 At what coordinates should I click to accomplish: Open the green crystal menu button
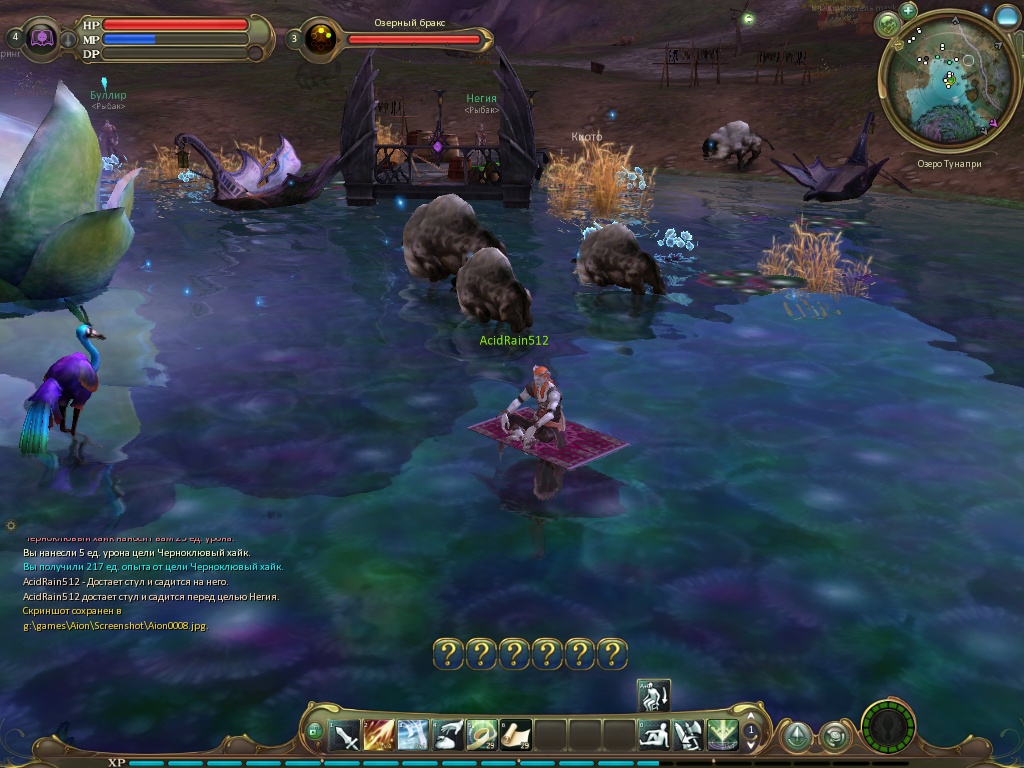tap(796, 737)
